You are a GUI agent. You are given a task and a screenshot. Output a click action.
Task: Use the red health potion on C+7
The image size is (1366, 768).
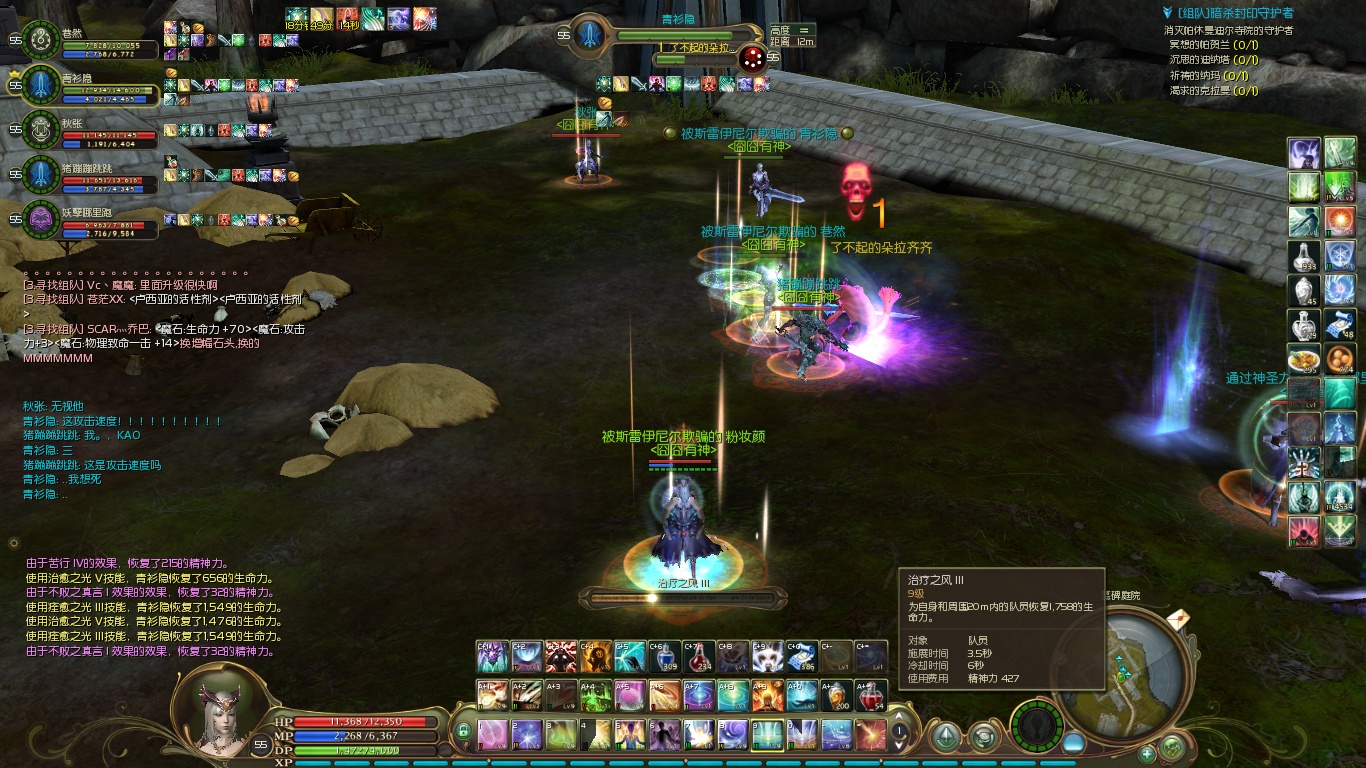pyautogui.click(x=699, y=656)
